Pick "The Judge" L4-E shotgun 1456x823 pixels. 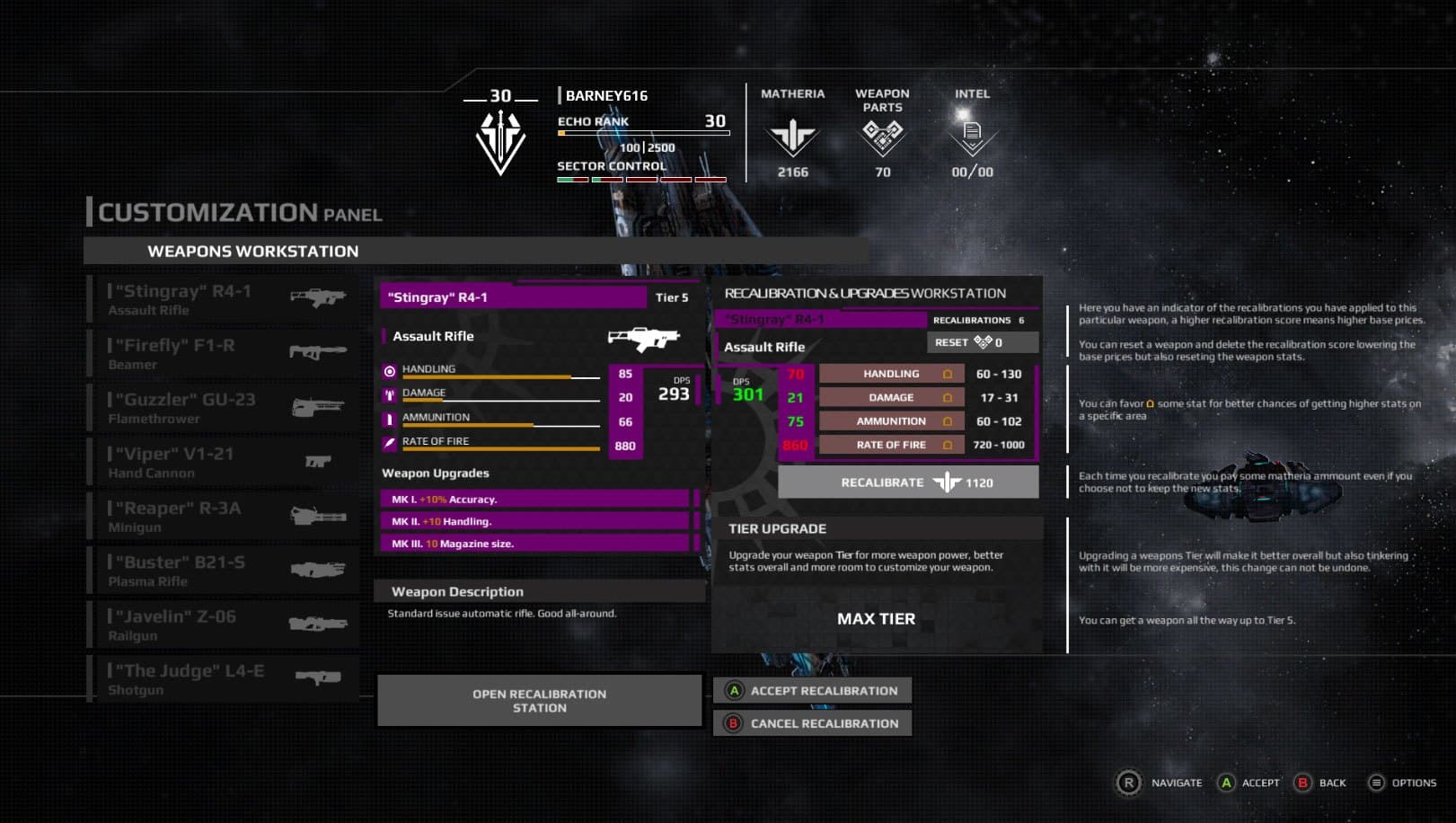pos(225,679)
